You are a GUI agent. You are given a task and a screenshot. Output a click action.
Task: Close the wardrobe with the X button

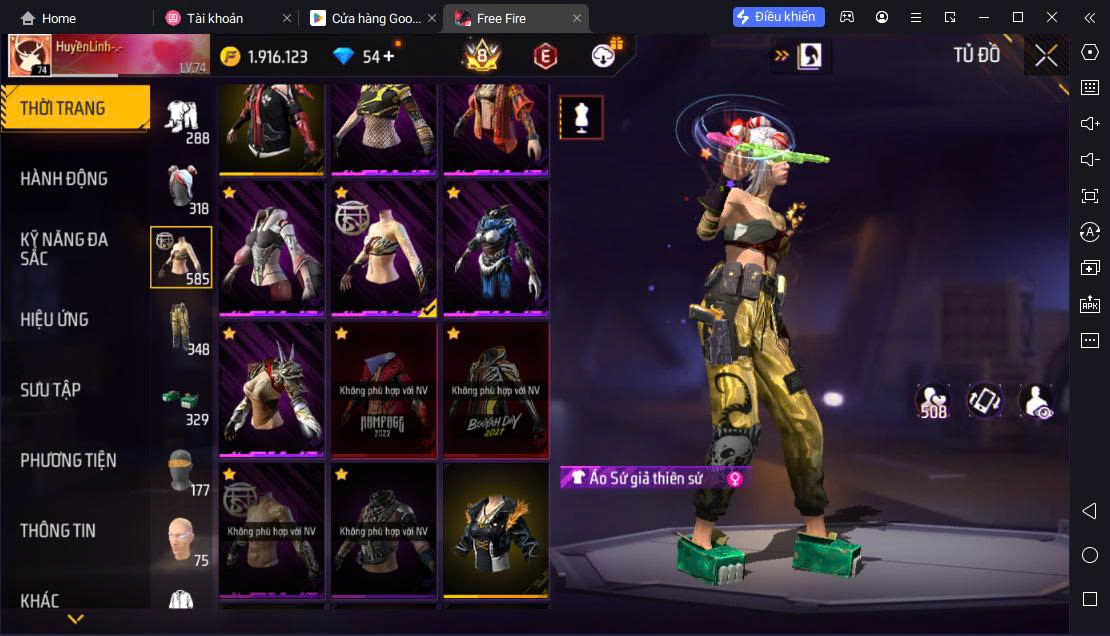(x=1046, y=56)
